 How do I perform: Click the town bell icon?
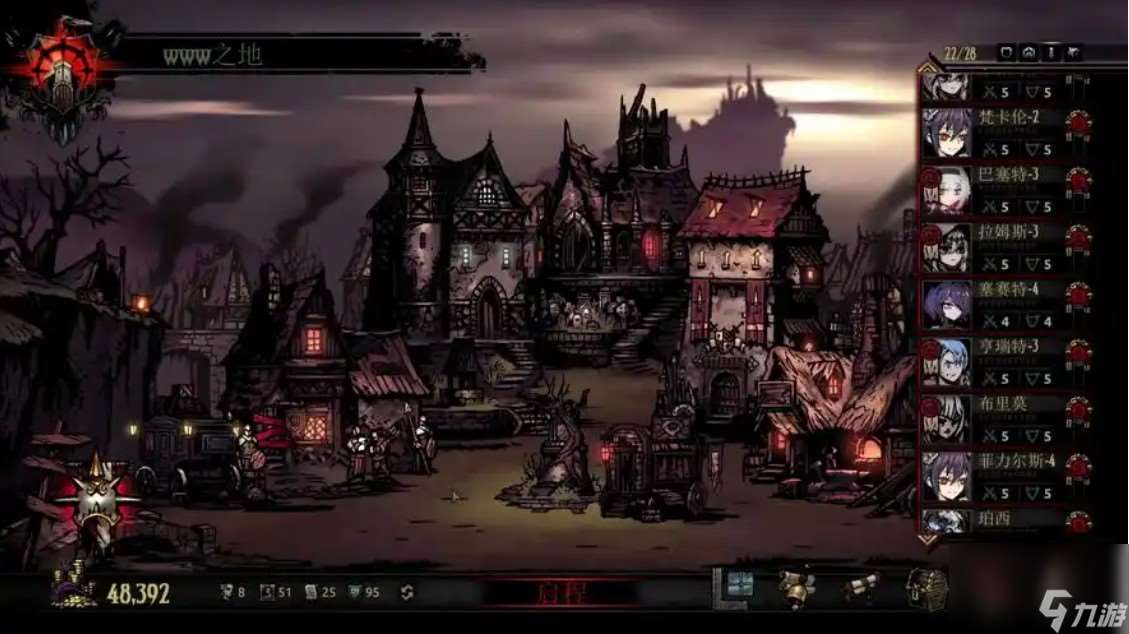(x=797, y=589)
